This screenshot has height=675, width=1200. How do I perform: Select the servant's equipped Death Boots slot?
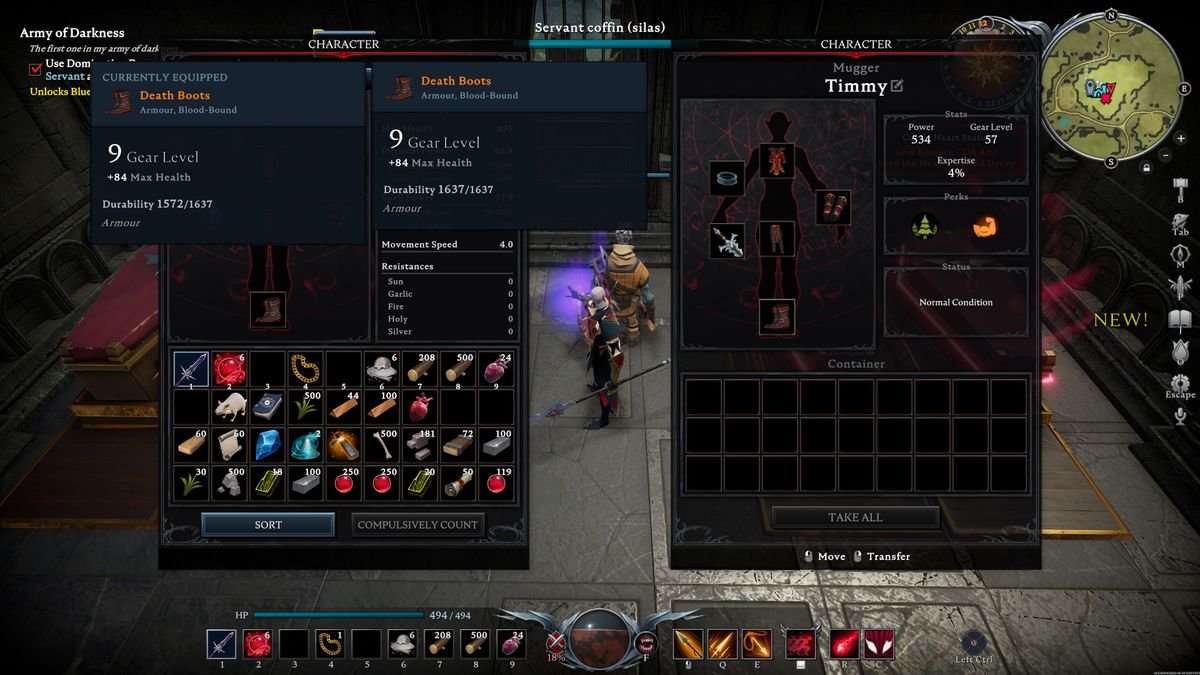tap(776, 317)
